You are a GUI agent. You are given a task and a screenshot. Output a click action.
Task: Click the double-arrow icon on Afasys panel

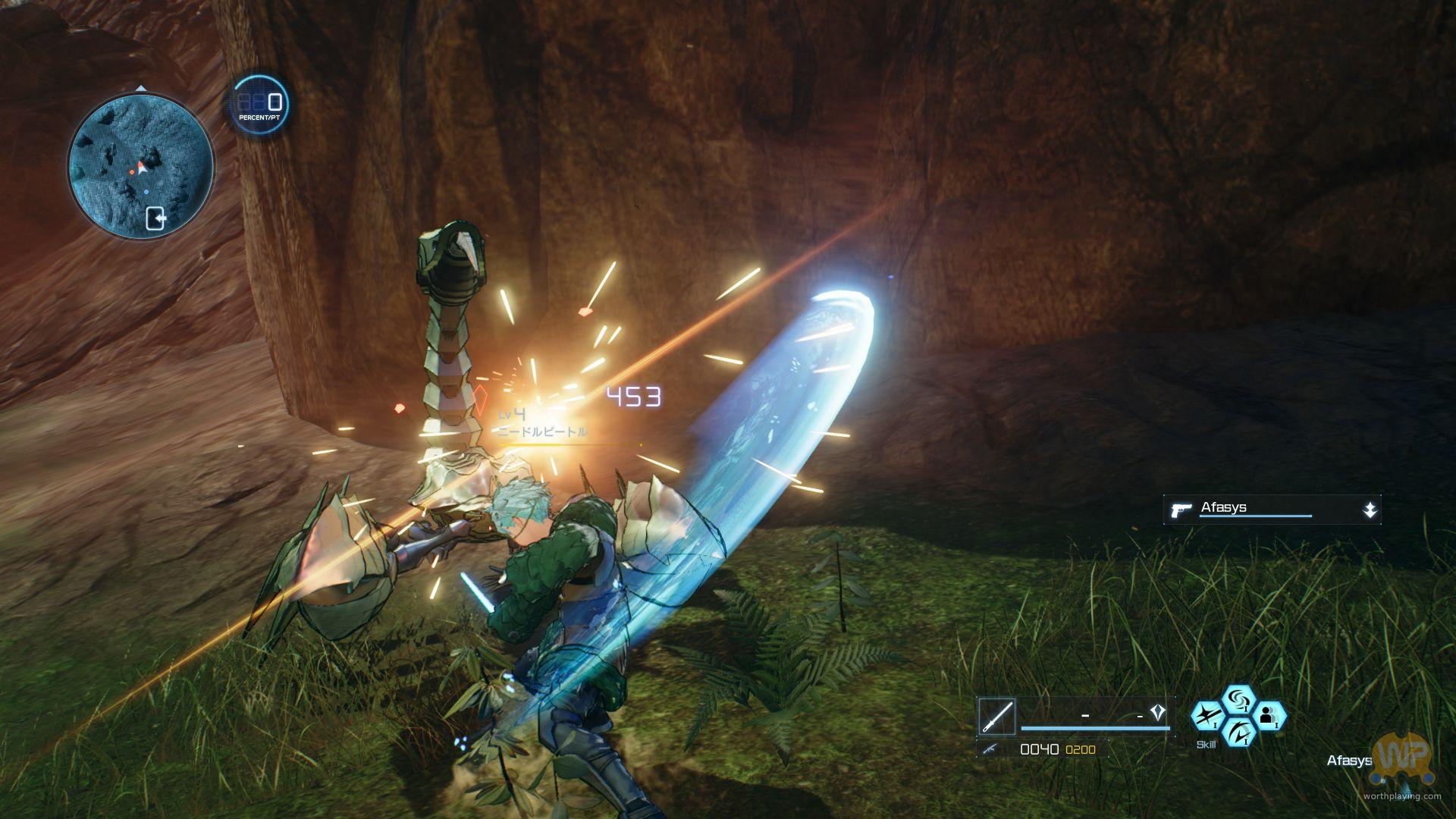(1369, 510)
